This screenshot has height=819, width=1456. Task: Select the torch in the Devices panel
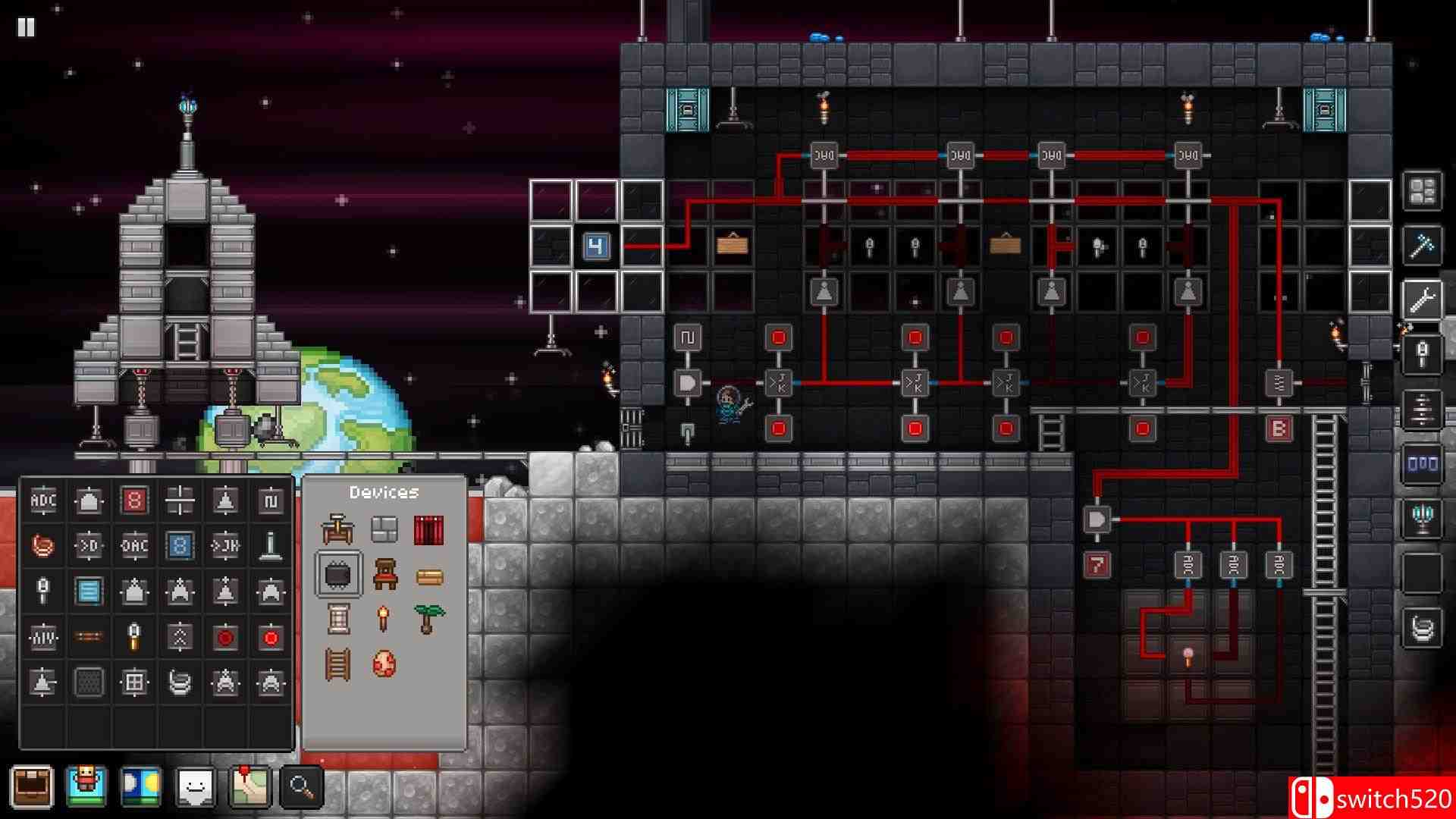(384, 617)
